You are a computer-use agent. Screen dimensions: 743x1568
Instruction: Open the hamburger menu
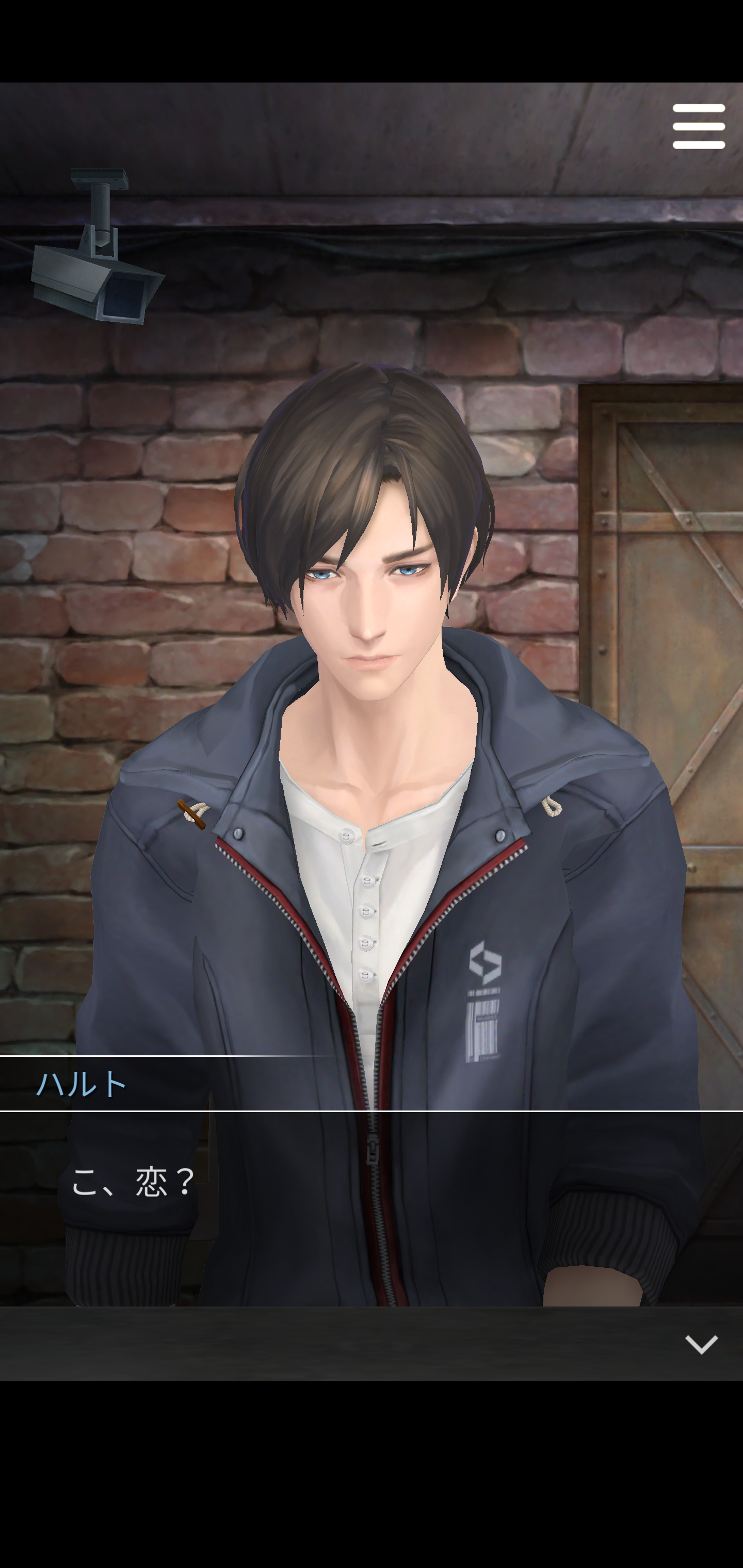[x=698, y=126]
